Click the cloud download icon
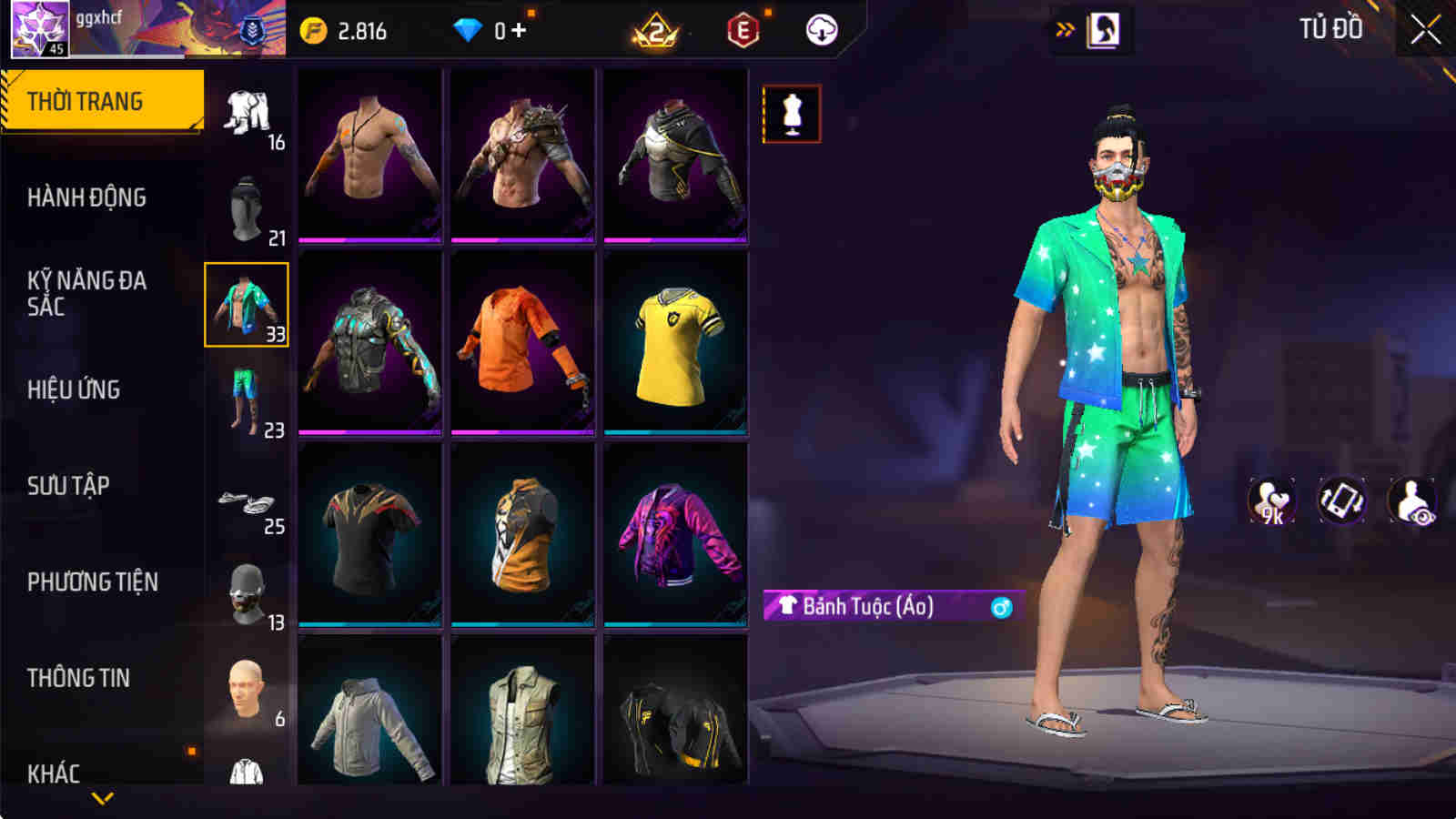 [824, 28]
